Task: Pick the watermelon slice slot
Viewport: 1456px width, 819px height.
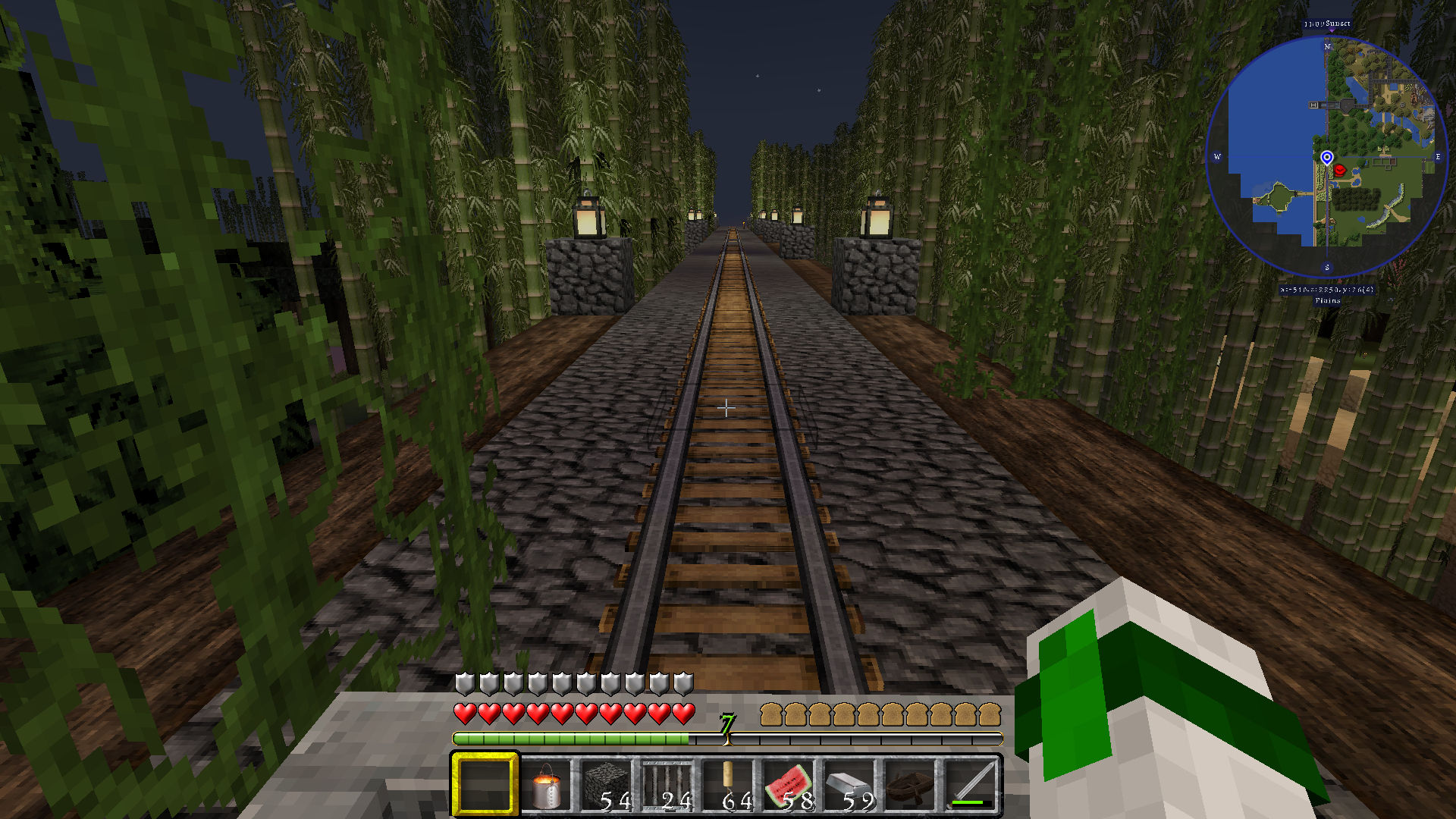Action: [789, 785]
